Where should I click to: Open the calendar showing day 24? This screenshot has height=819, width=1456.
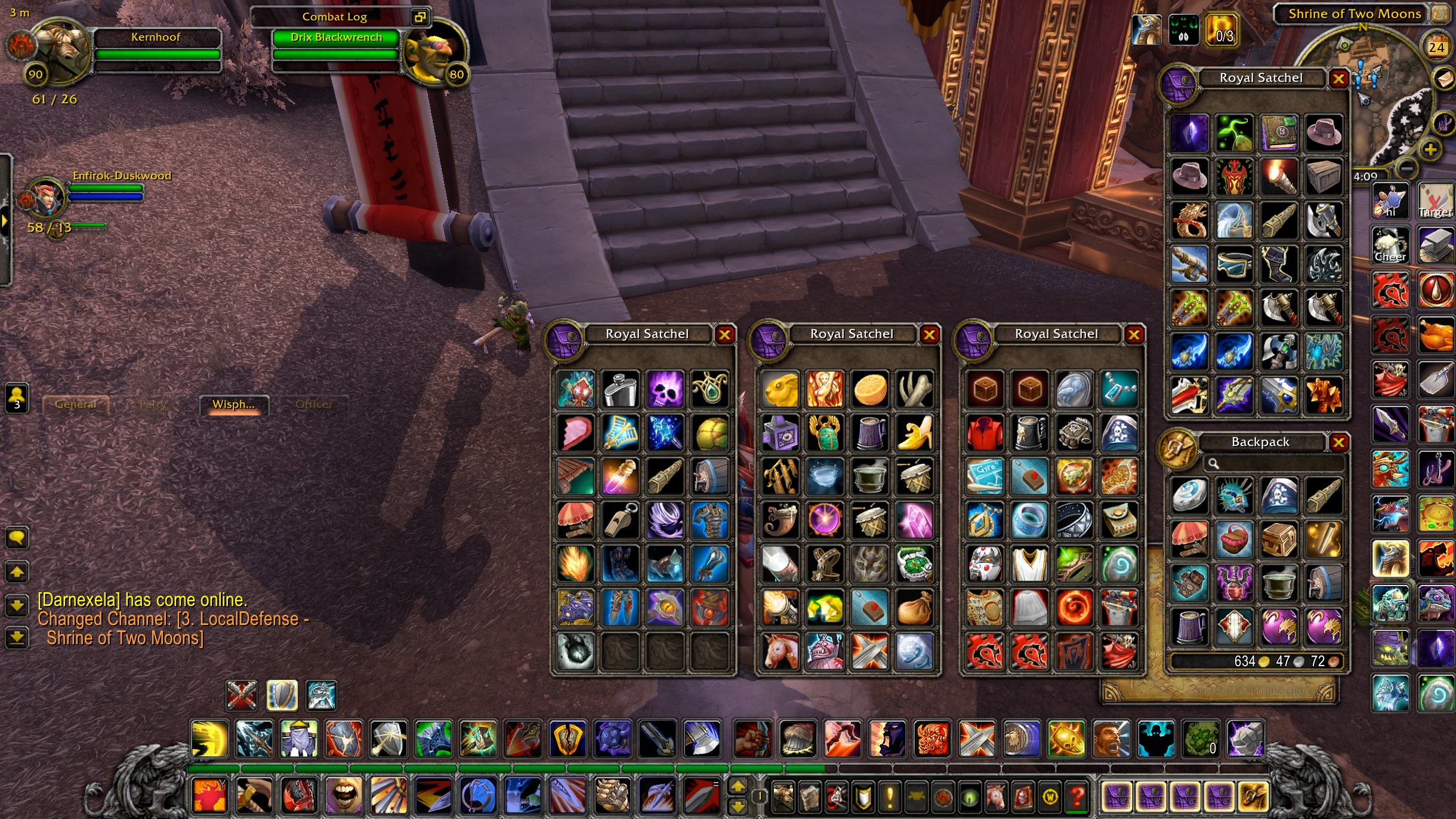click(x=1436, y=47)
